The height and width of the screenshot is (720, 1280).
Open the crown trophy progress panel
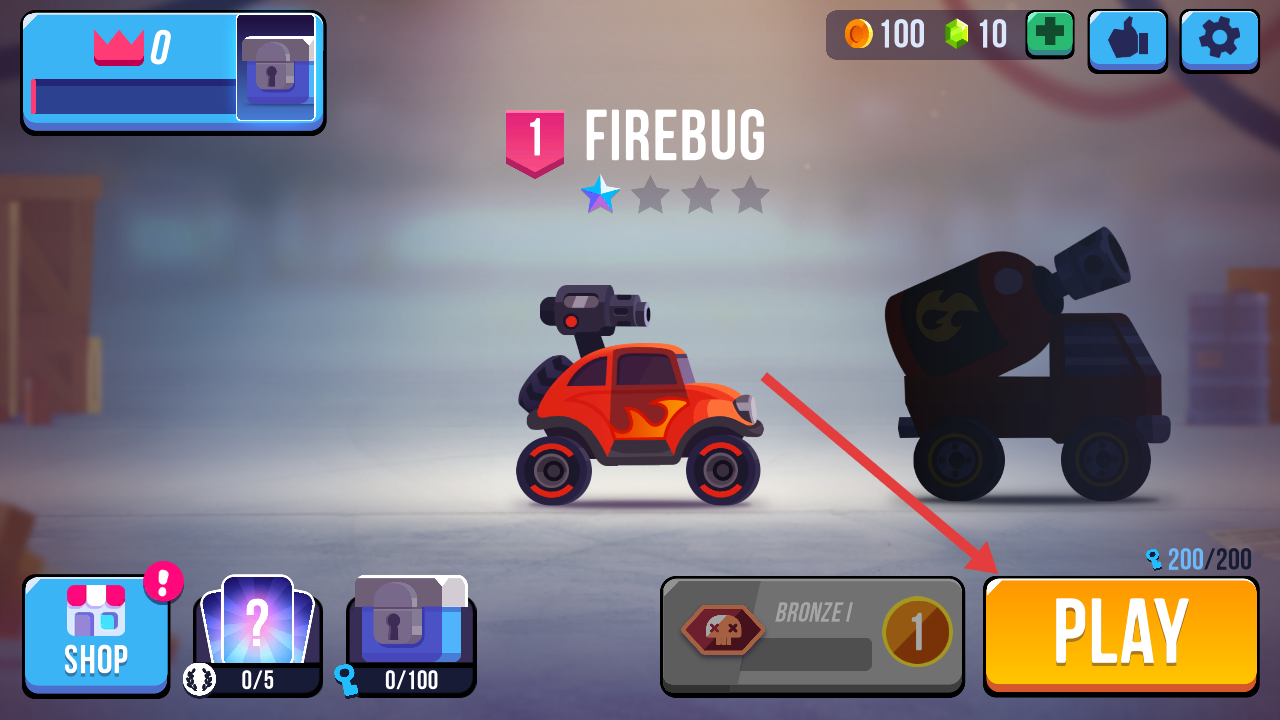(x=172, y=72)
